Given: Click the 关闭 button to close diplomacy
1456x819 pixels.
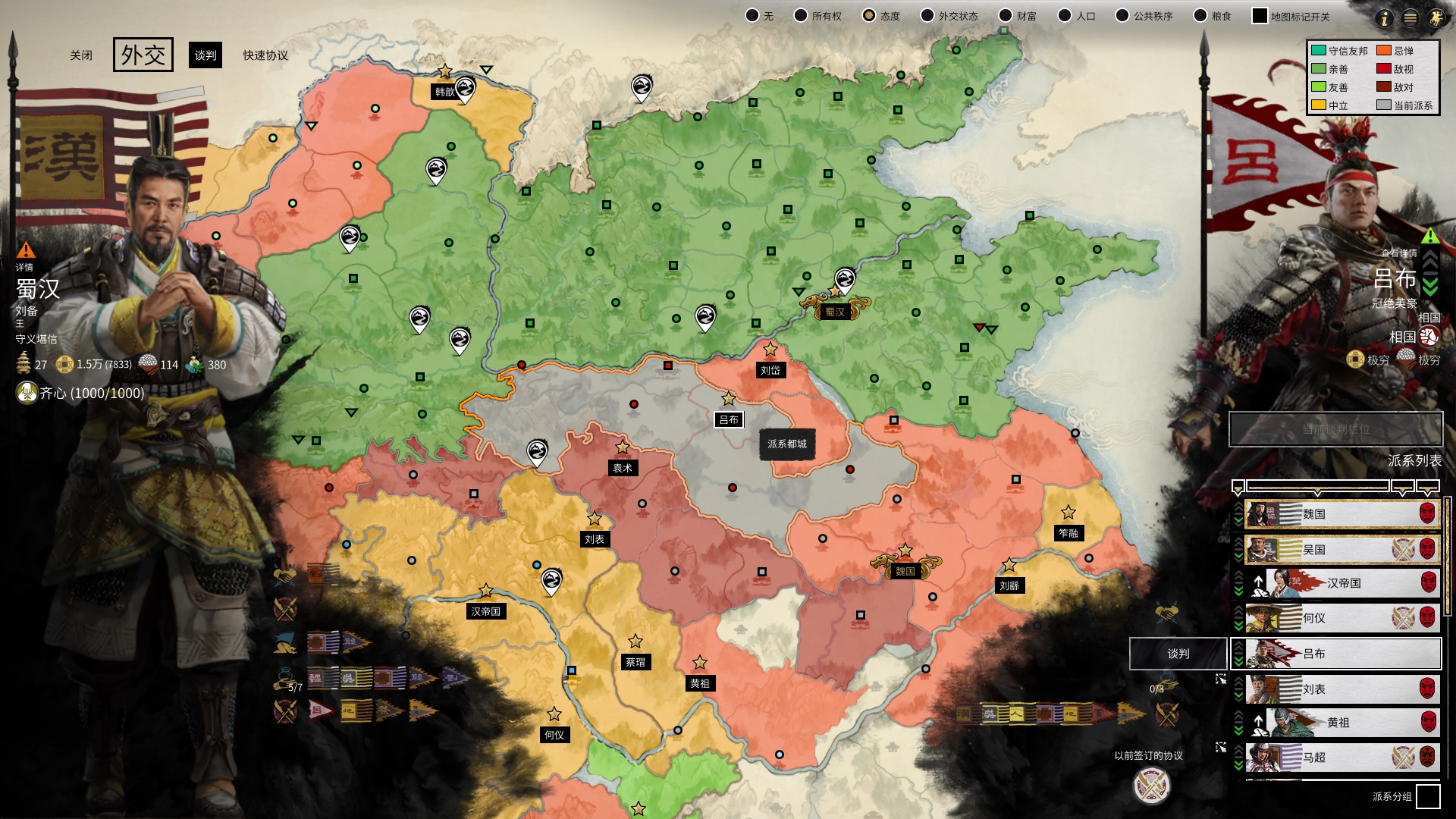Looking at the screenshot, I should (81, 55).
